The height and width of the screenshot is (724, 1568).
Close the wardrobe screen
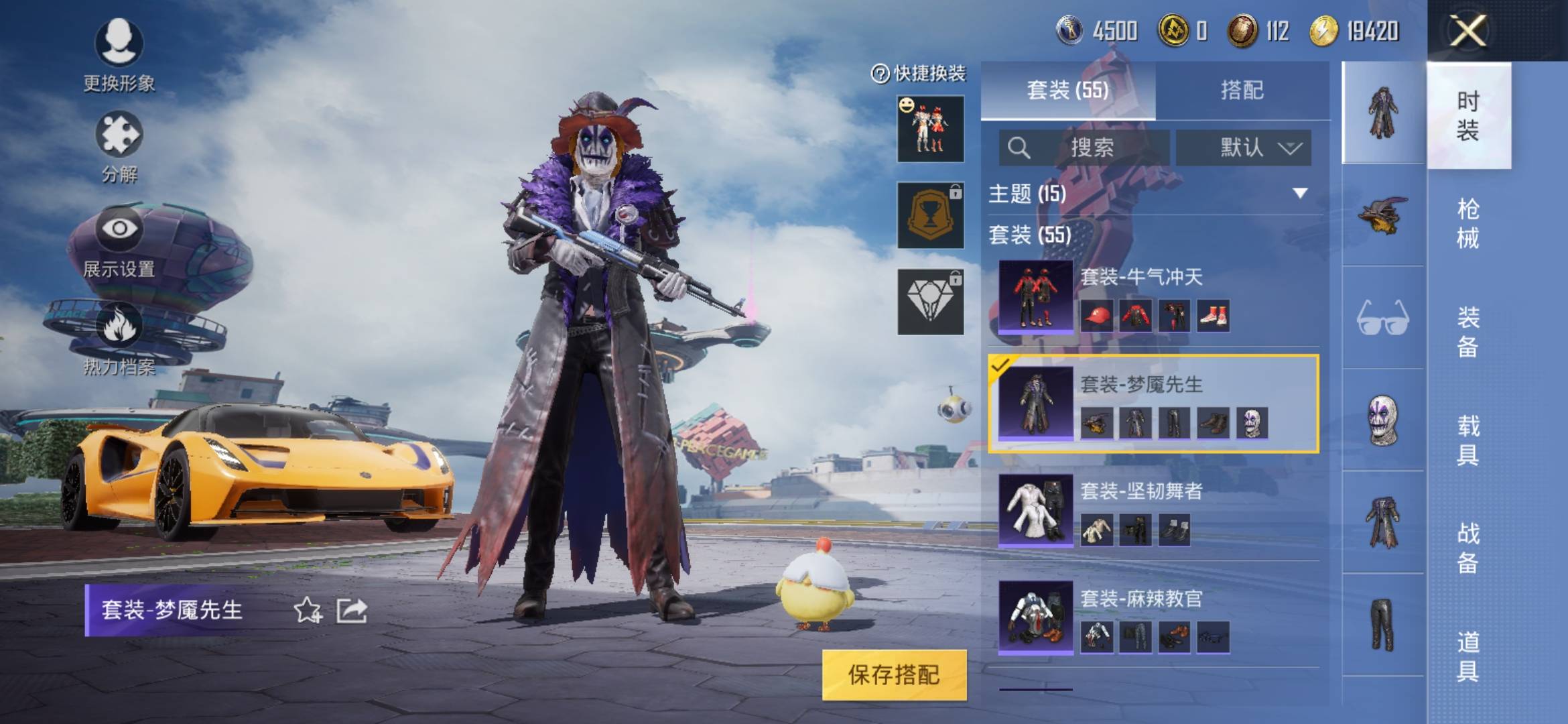point(1467,31)
